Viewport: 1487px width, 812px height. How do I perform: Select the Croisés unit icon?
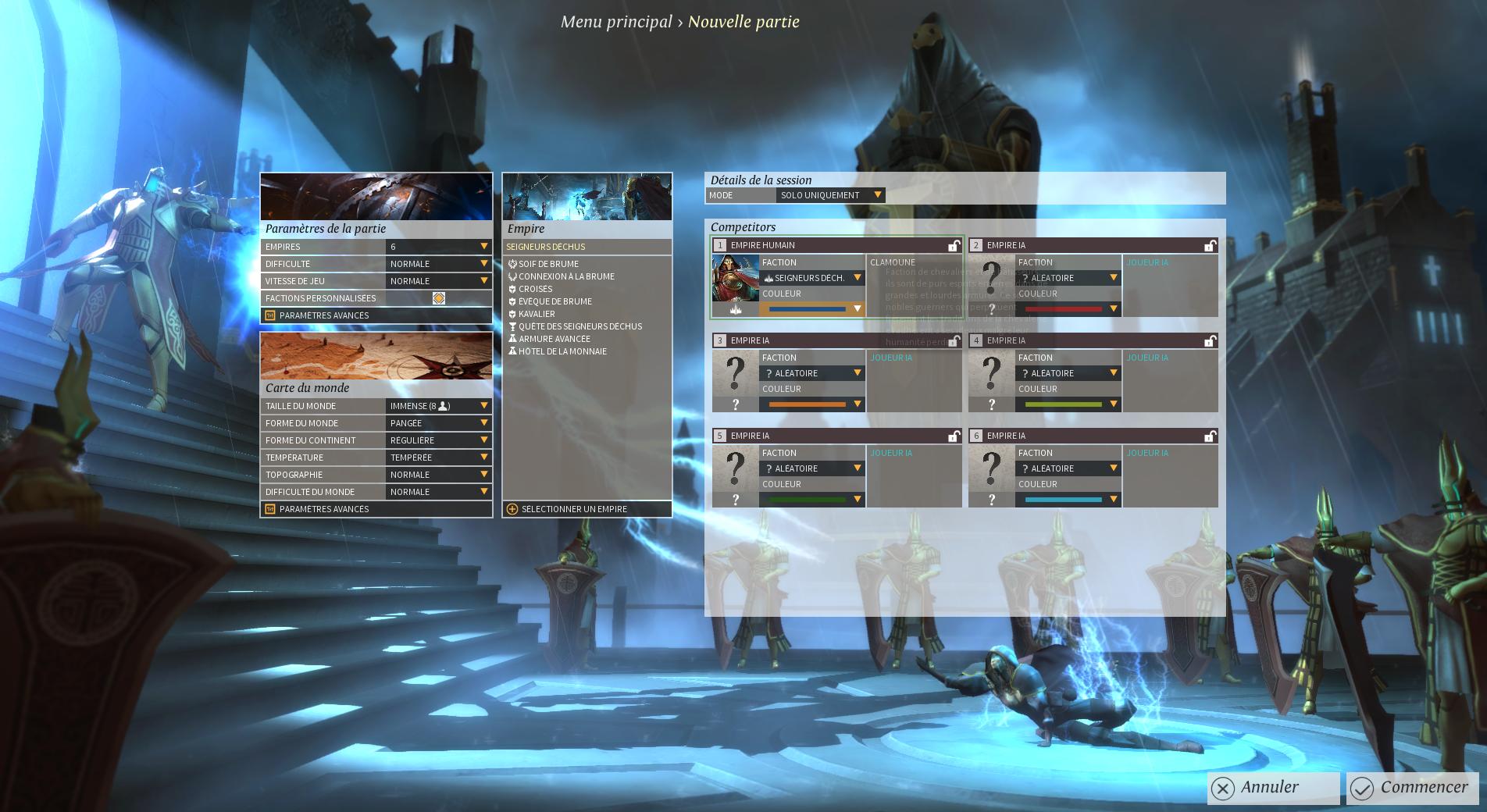click(x=514, y=289)
